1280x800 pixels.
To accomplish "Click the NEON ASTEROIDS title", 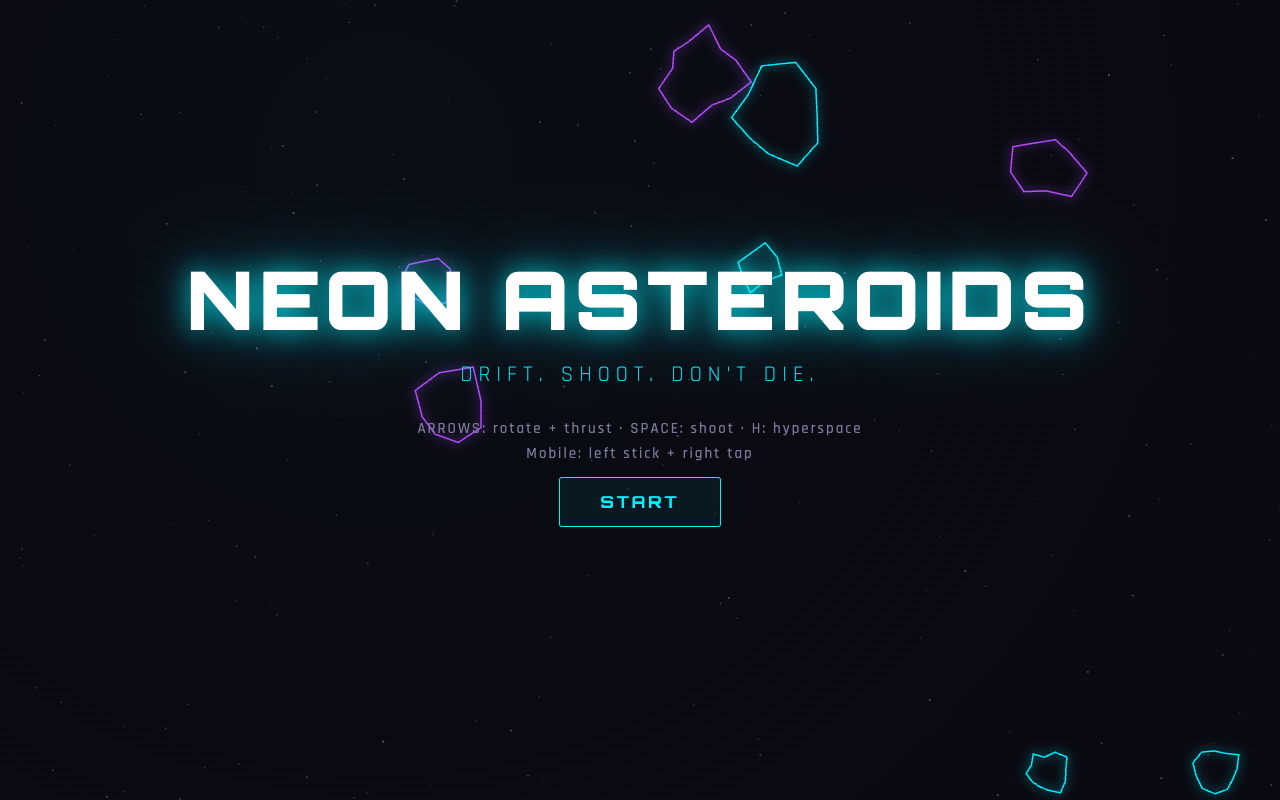I will tap(636, 300).
